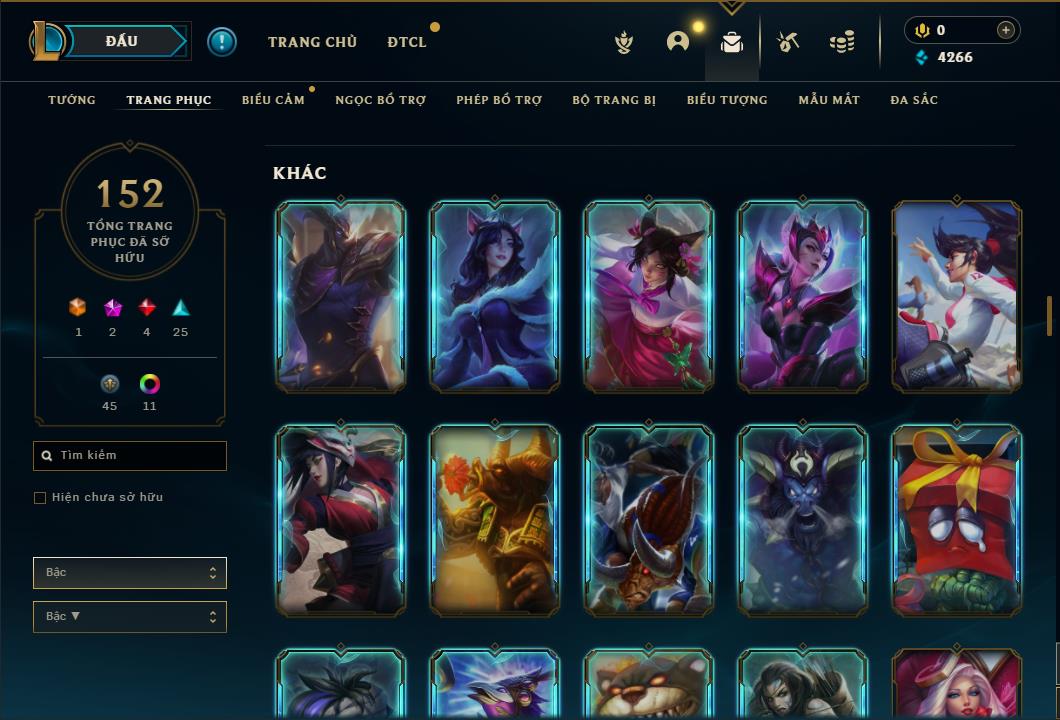Open the Bậc ▼ sort dropdown

tap(130, 617)
